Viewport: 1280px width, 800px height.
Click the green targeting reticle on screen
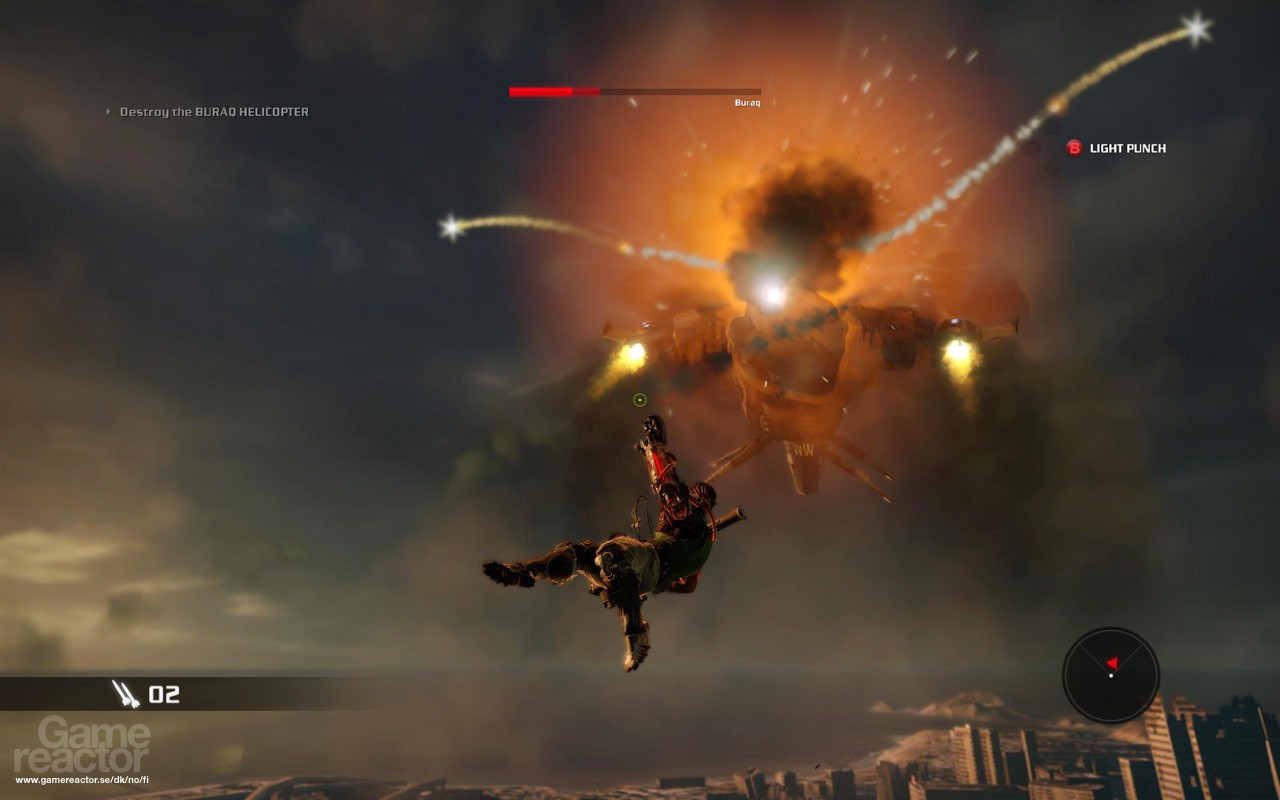click(x=638, y=400)
